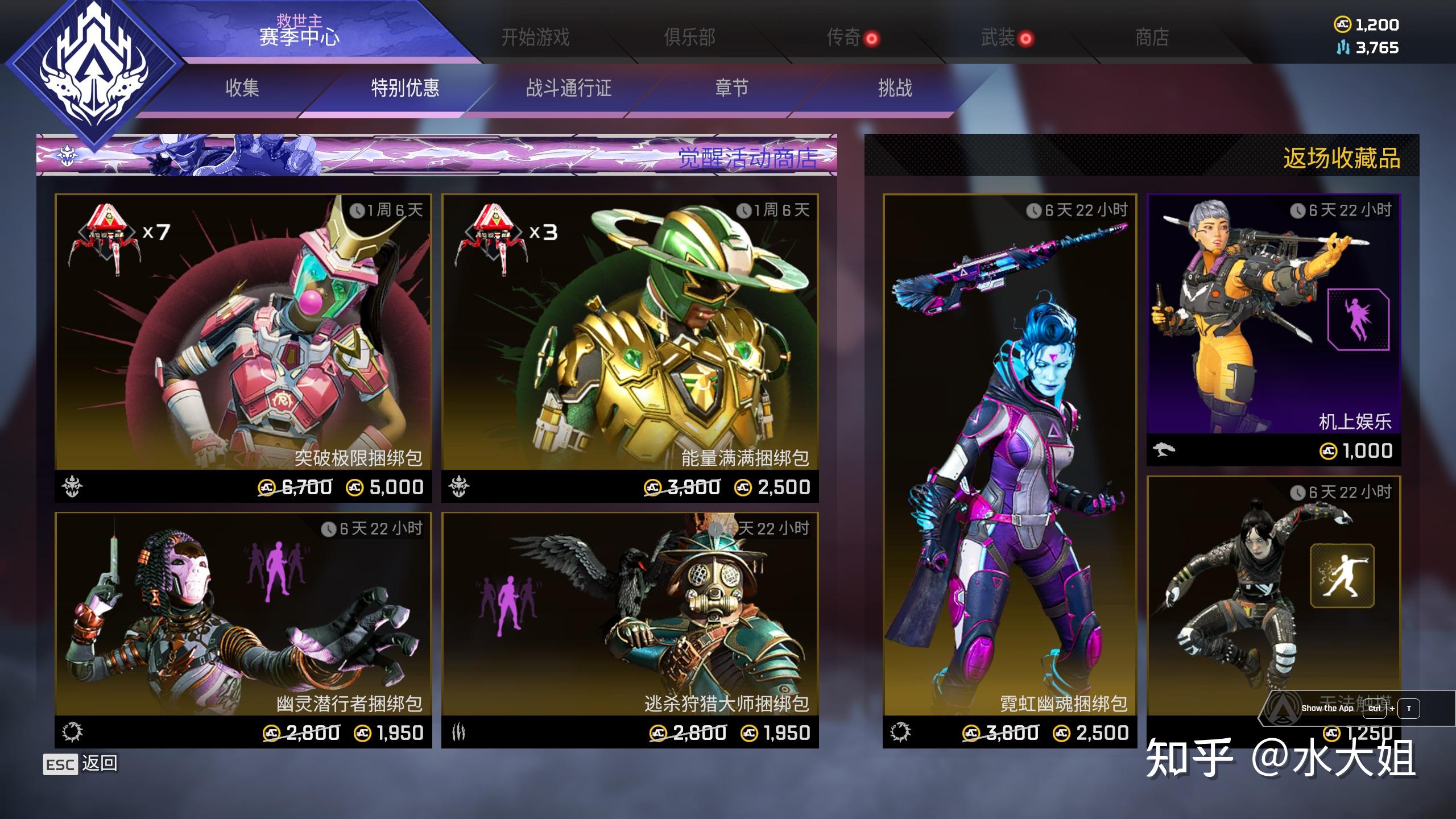Click the 返回 back button

(x=81, y=764)
